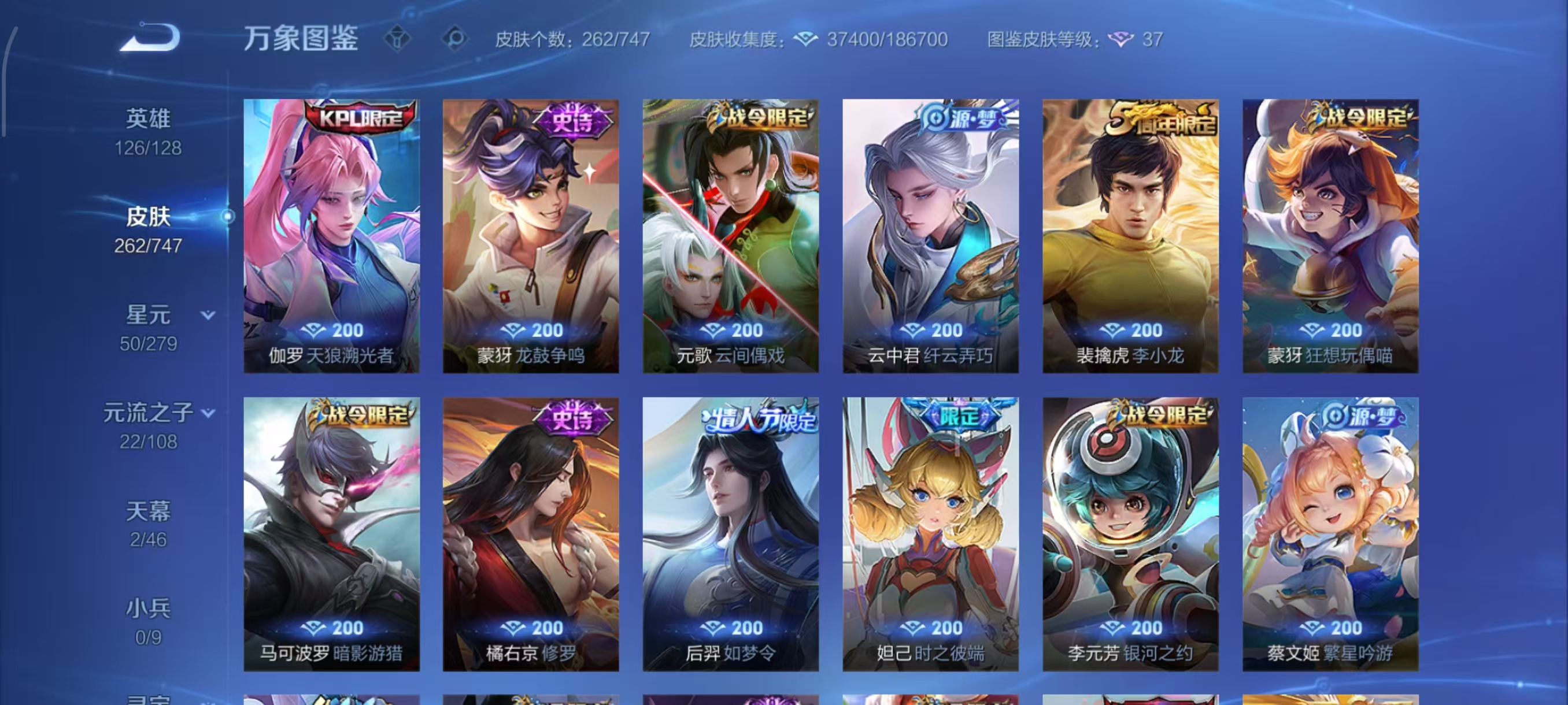The width and height of the screenshot is (1568, 705).
Task: Click the gem icon next to 皮肤收集度
Action: (x=808, y=39)
